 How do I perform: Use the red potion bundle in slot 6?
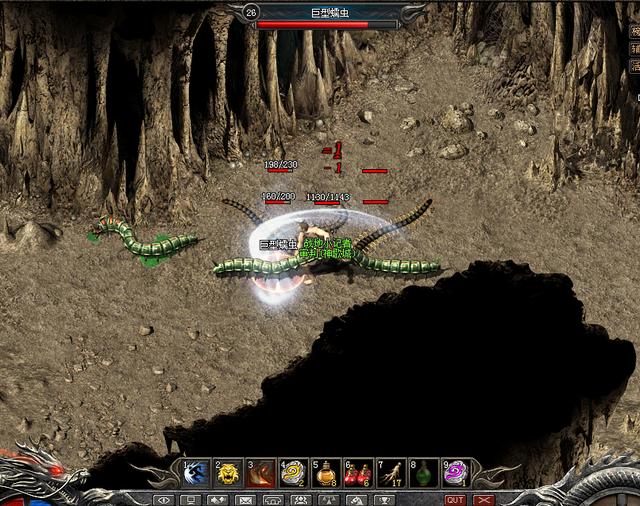click(x=358, y=473)
